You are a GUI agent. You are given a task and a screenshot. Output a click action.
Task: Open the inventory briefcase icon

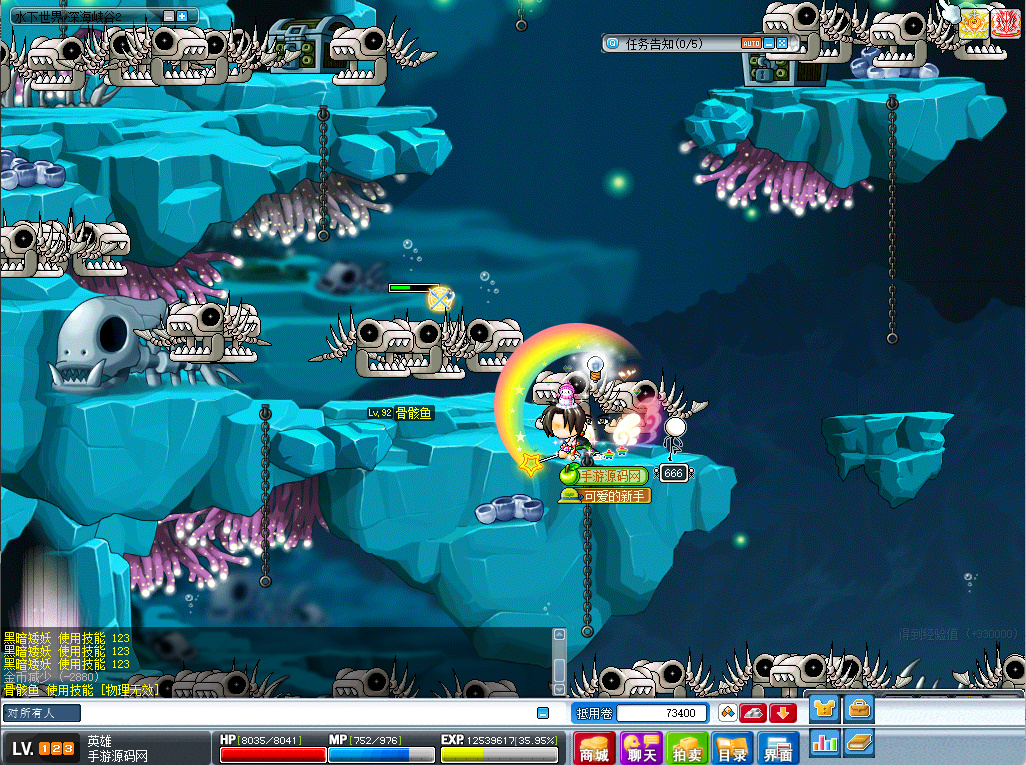(x=859, y=710)
